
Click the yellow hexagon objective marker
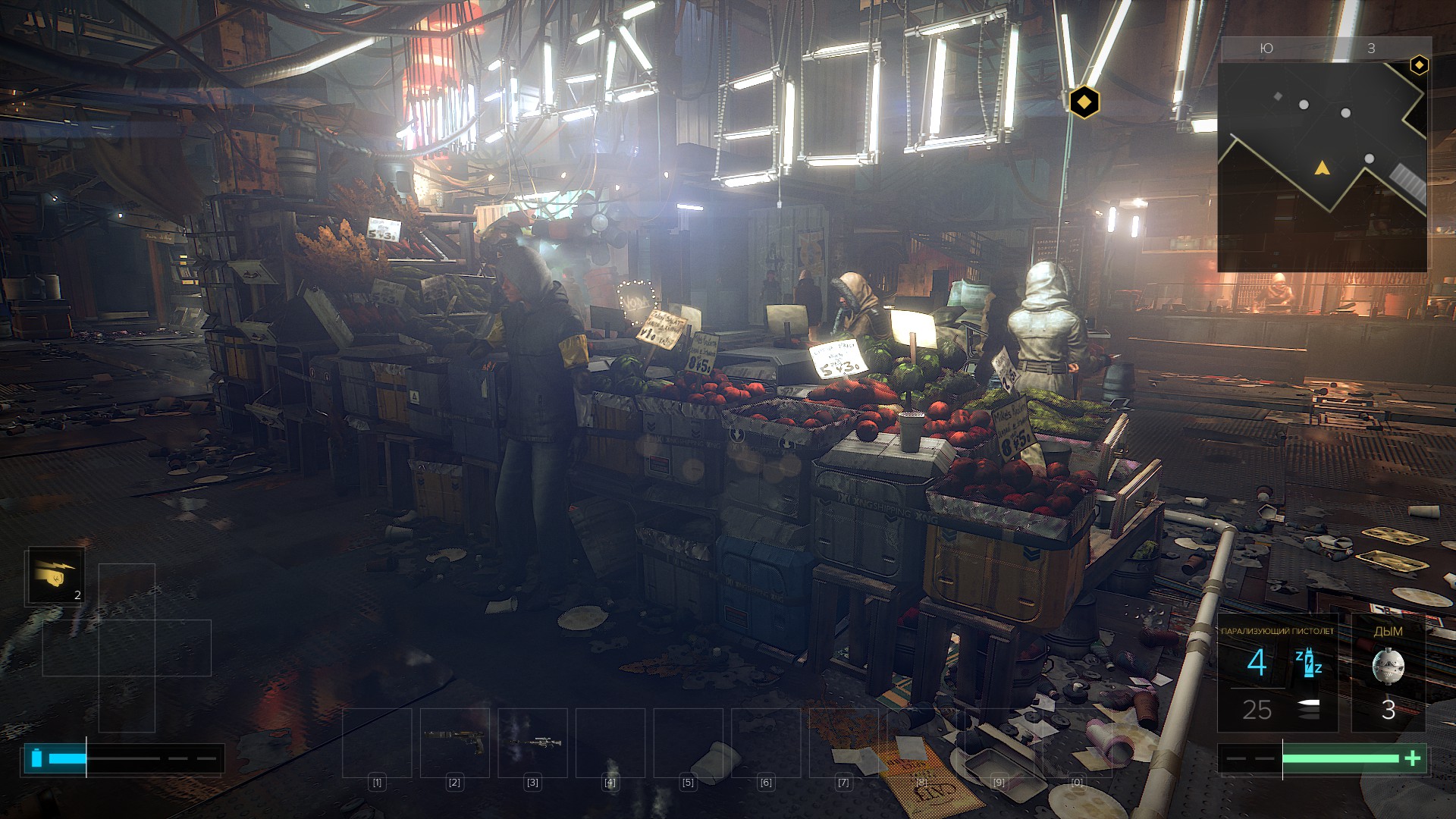(1084, 101)
